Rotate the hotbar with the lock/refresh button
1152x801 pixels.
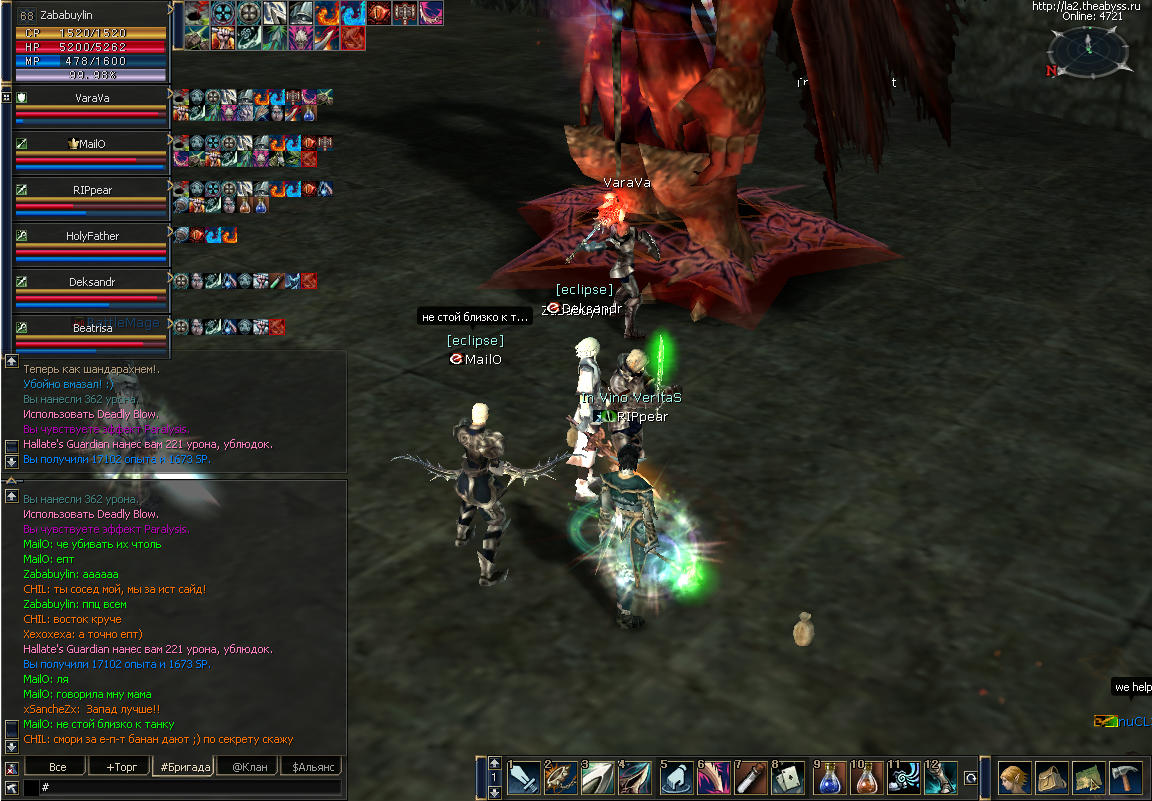click(970, 778)
